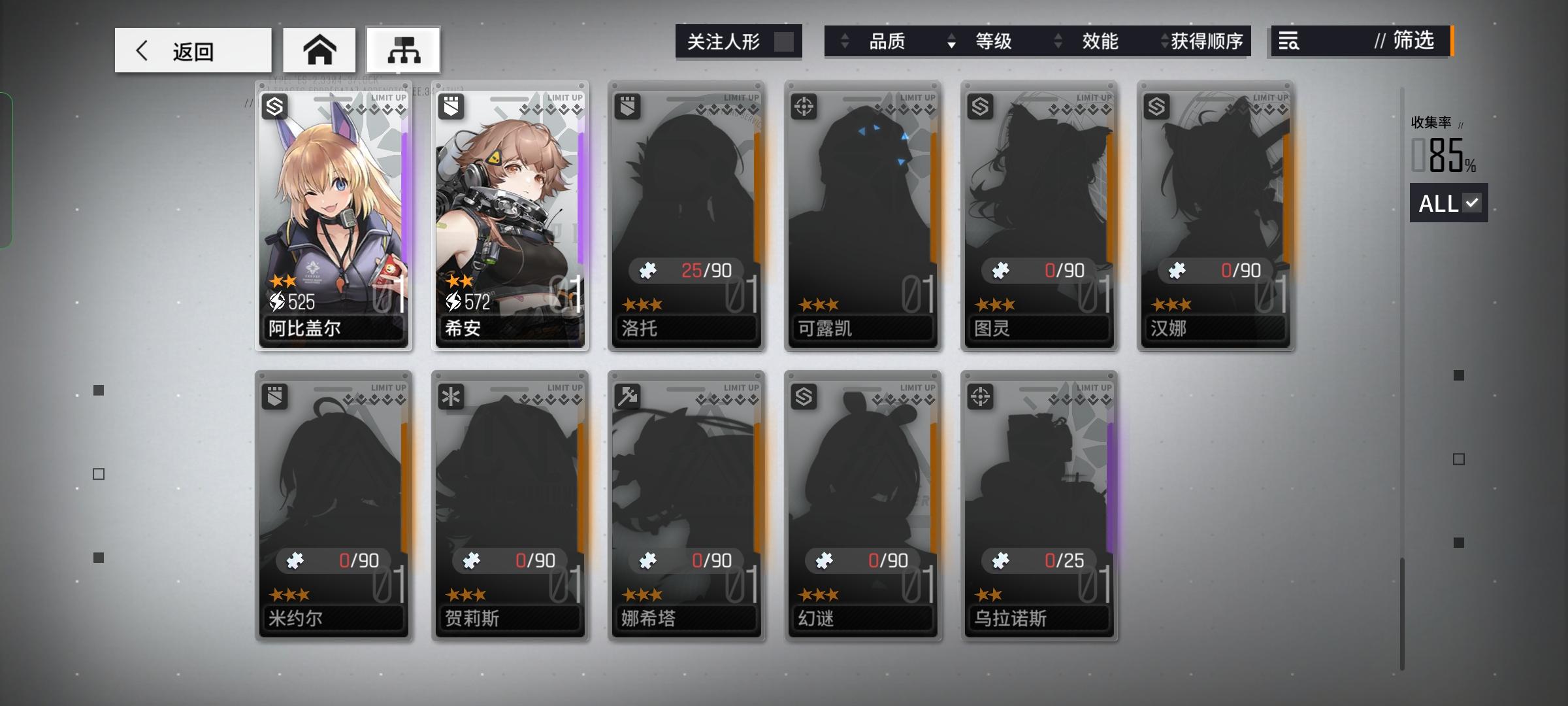Screen dimensions: 1568x706
Task: Open 希安's character card
Action: click(510, 216)
